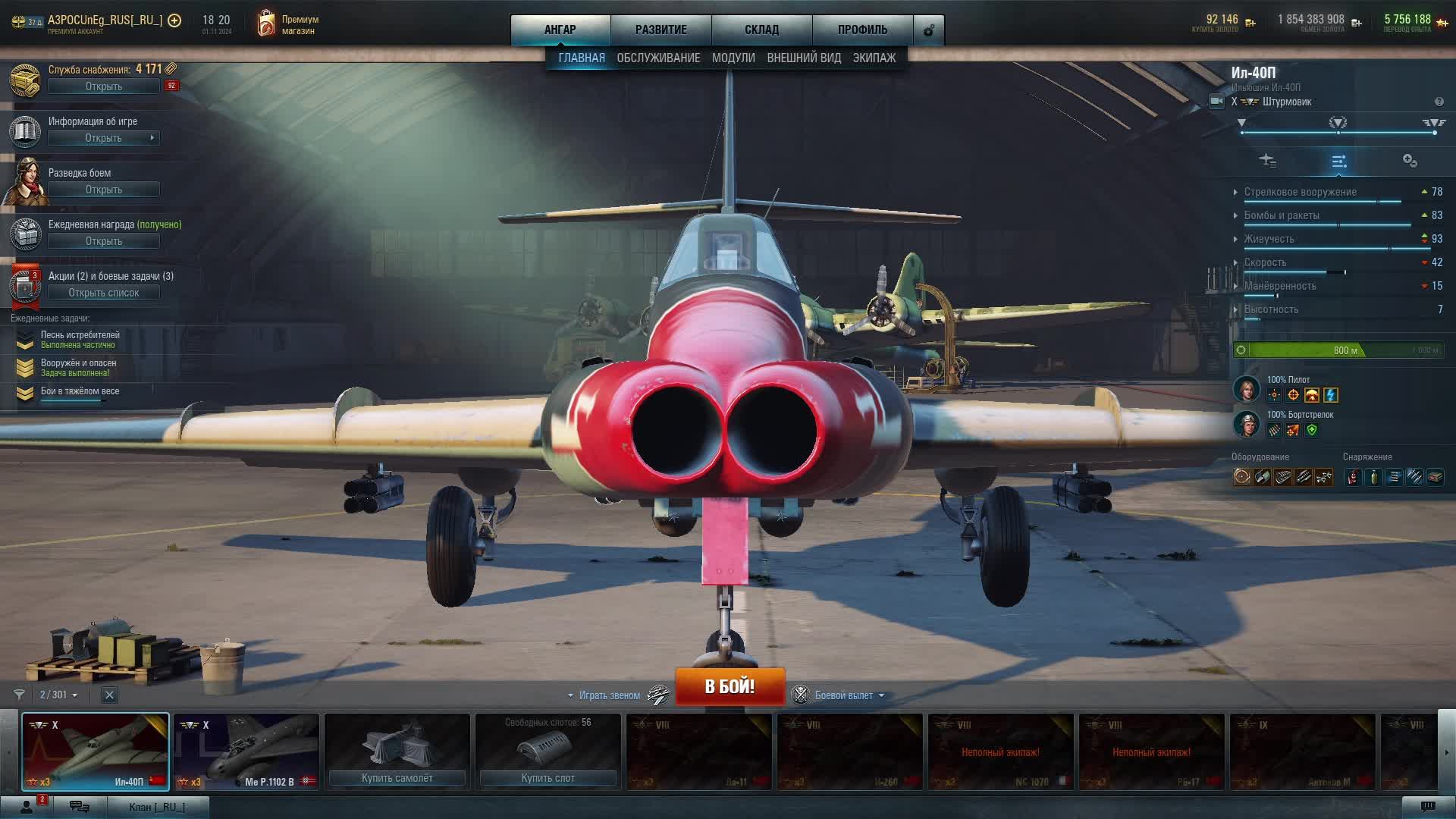
Task: Open list of promotions and battle tasks
Action: (x=103, y=293)
